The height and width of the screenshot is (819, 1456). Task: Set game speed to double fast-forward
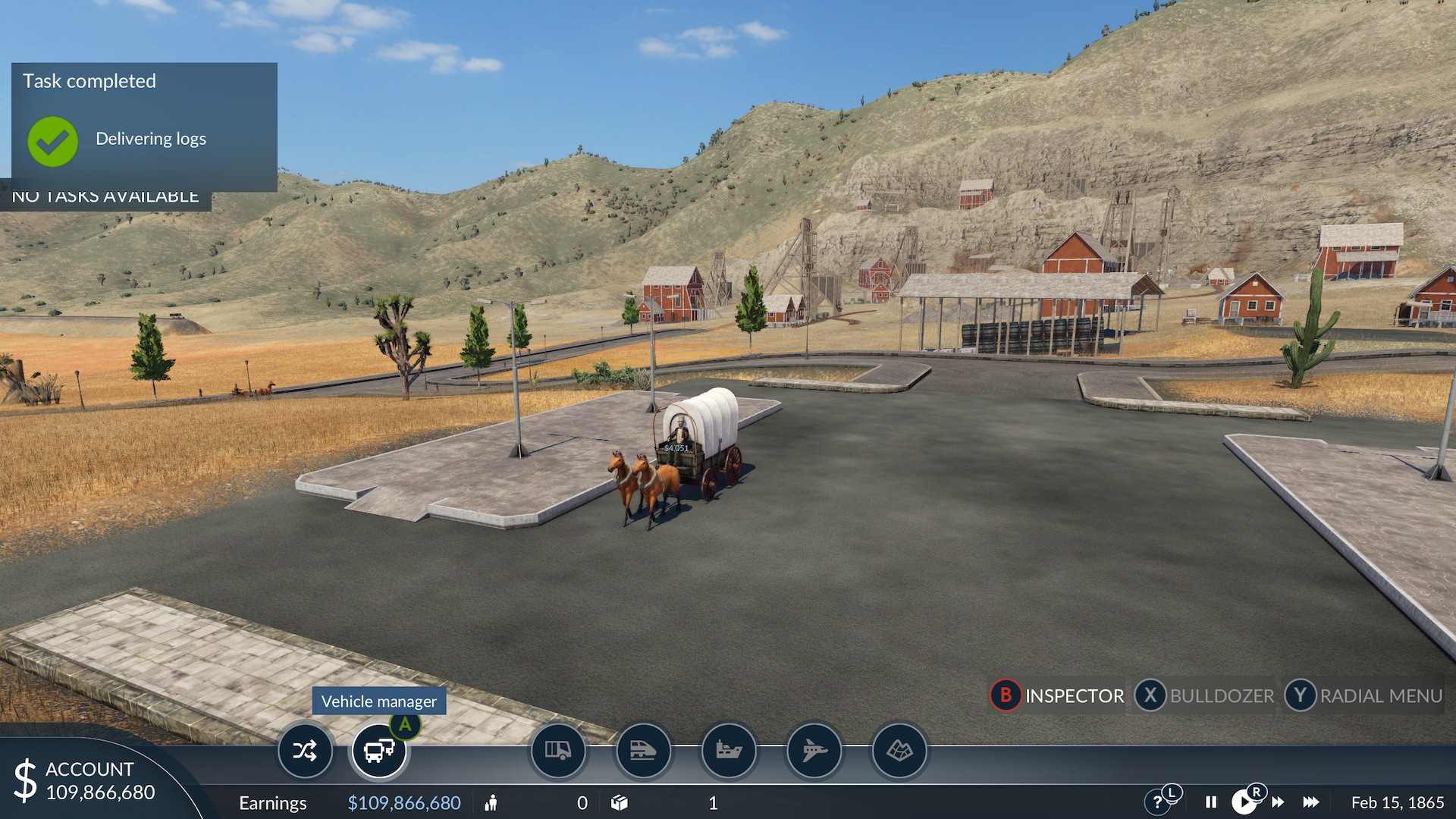pos(1279,802)
